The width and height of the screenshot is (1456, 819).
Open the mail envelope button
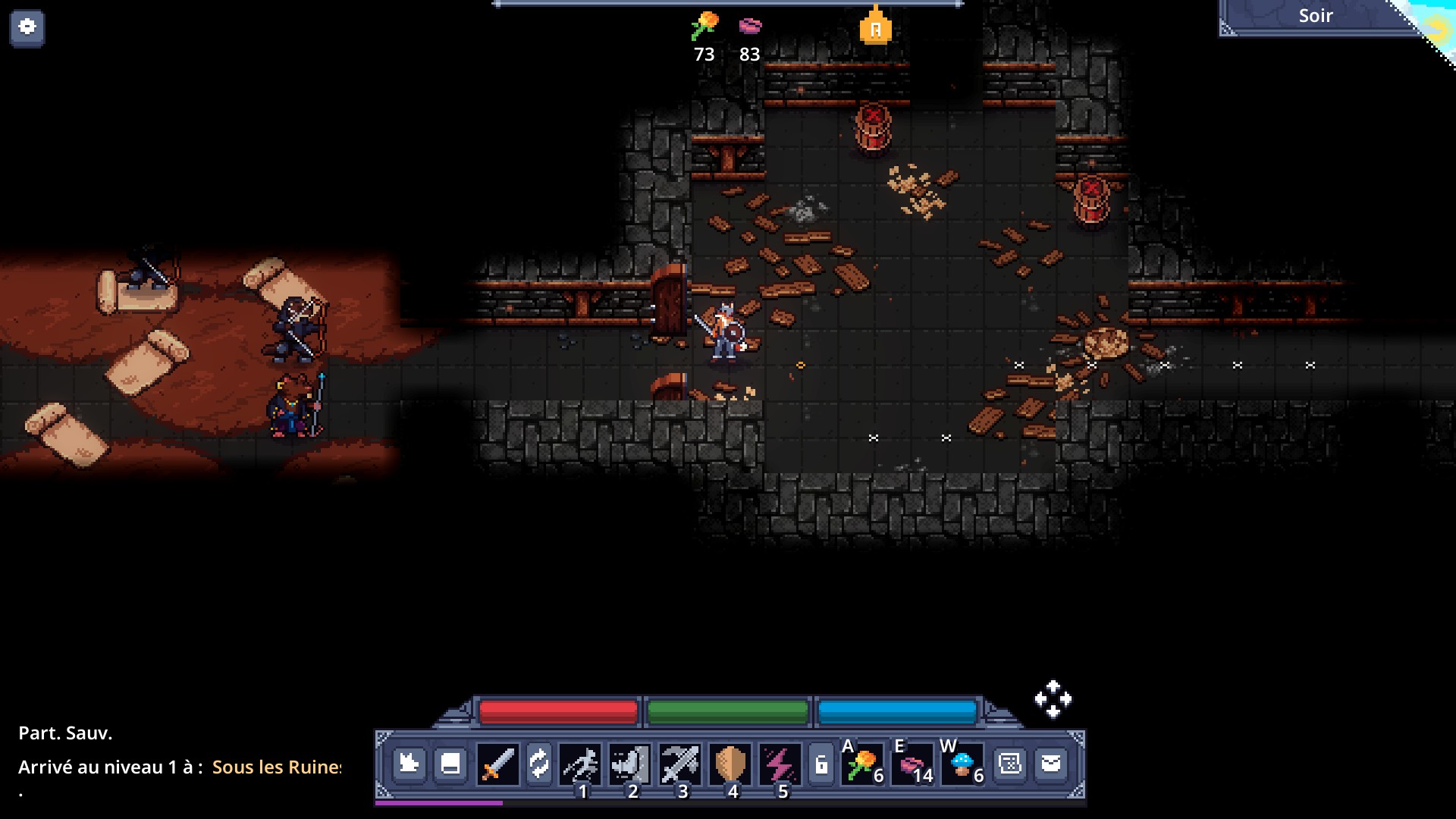click(x=1051, y=763)
